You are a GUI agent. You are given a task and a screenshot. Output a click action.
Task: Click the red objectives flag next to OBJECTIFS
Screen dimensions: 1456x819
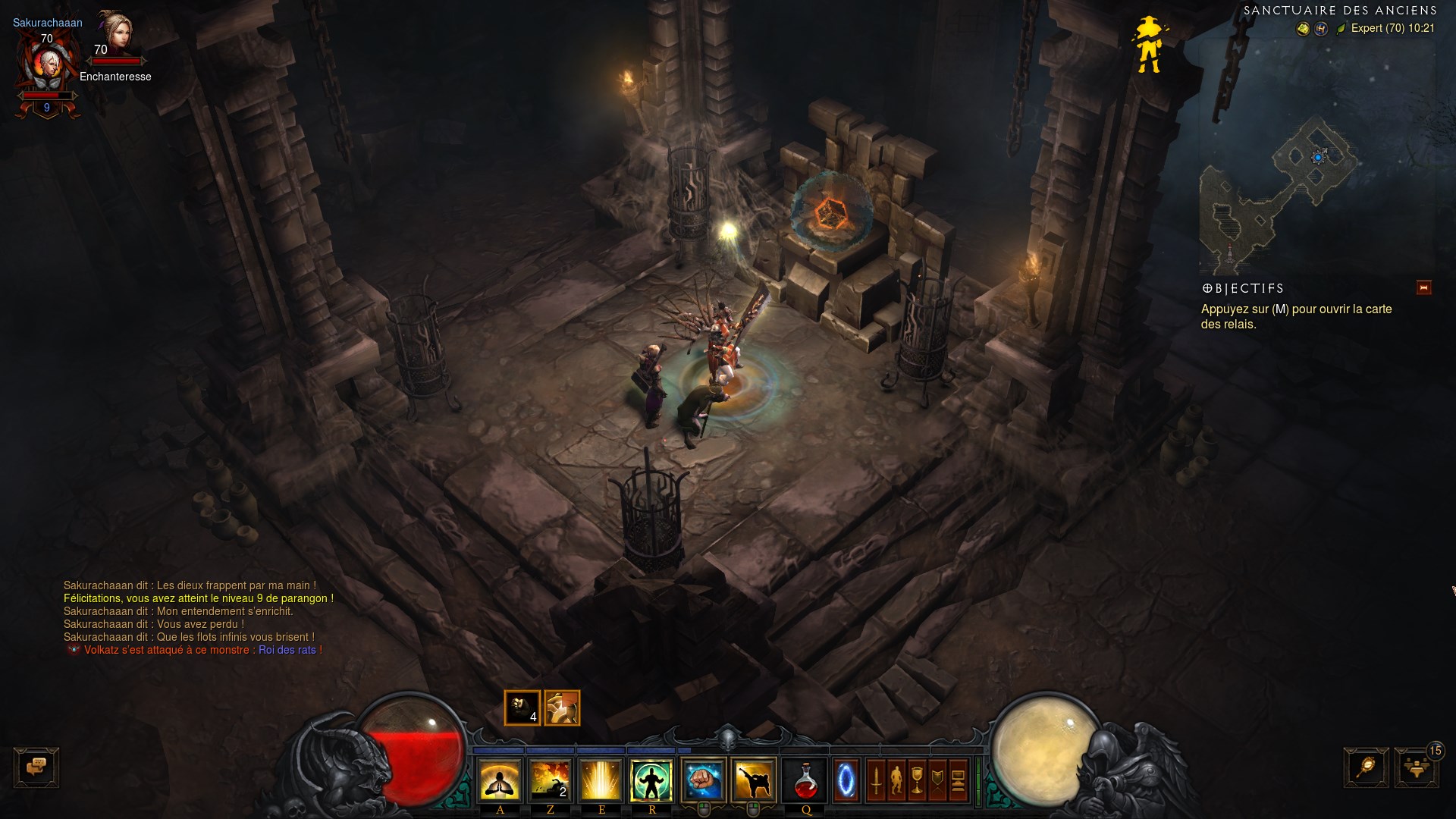click(1424, 288)
